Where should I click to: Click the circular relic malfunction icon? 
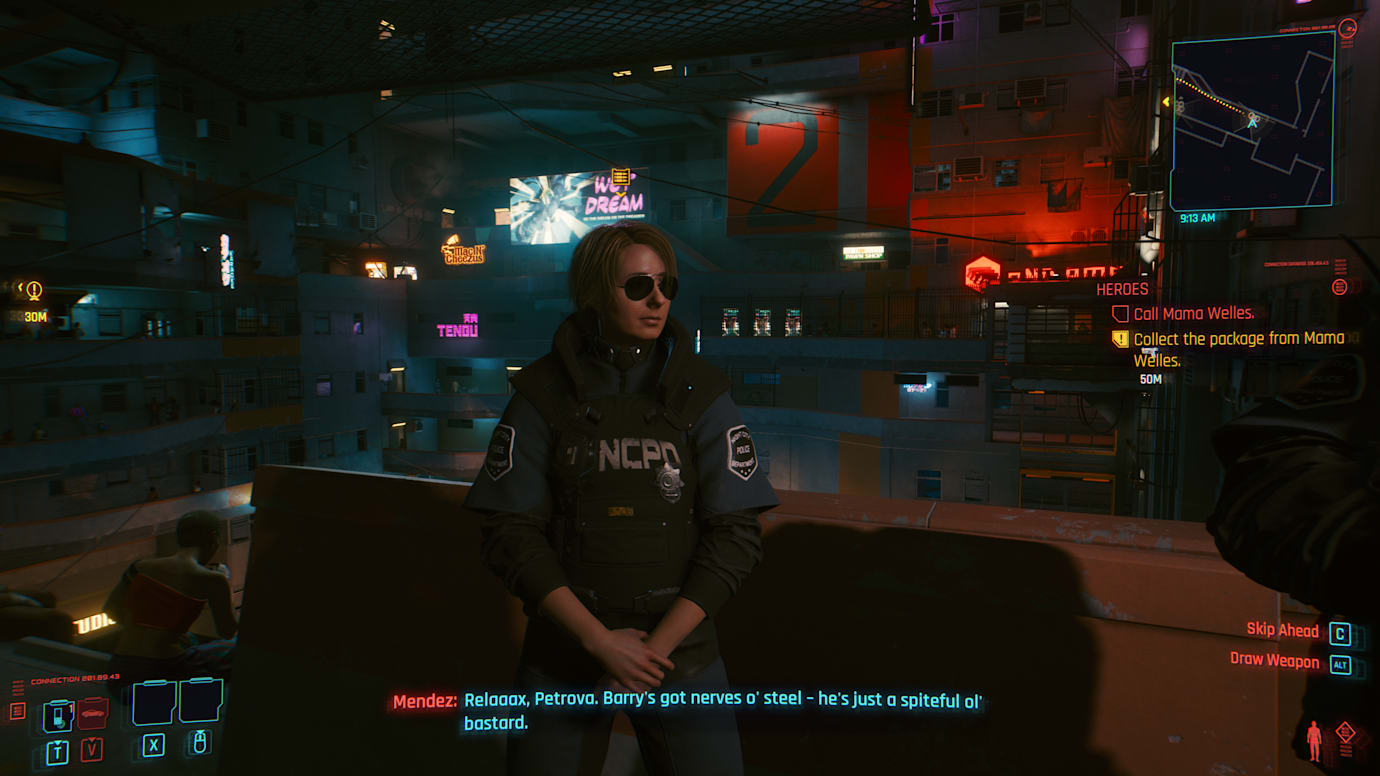point(1339,287)
